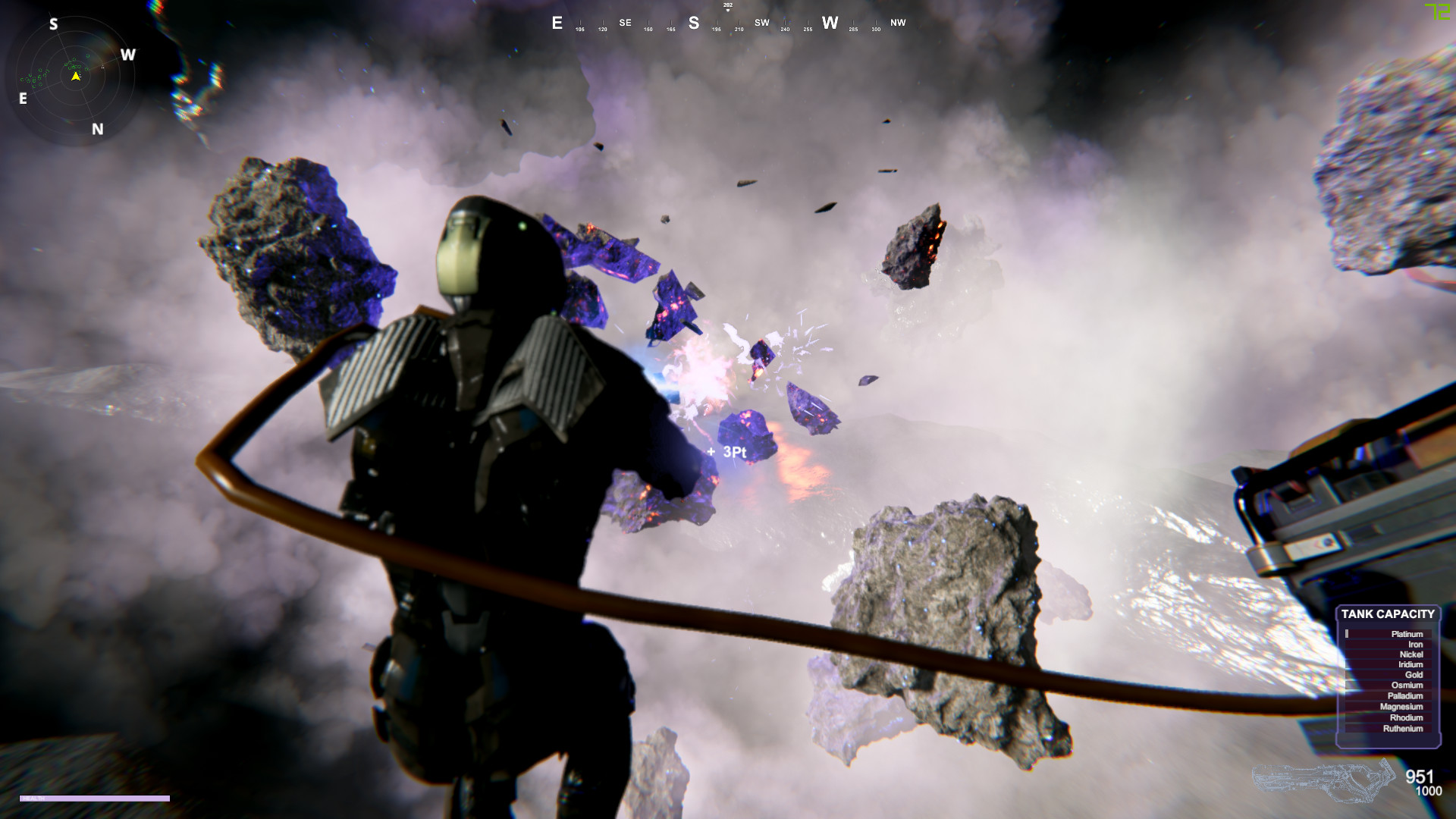Open the Tank Capacity header tab

pos(1388,614)
